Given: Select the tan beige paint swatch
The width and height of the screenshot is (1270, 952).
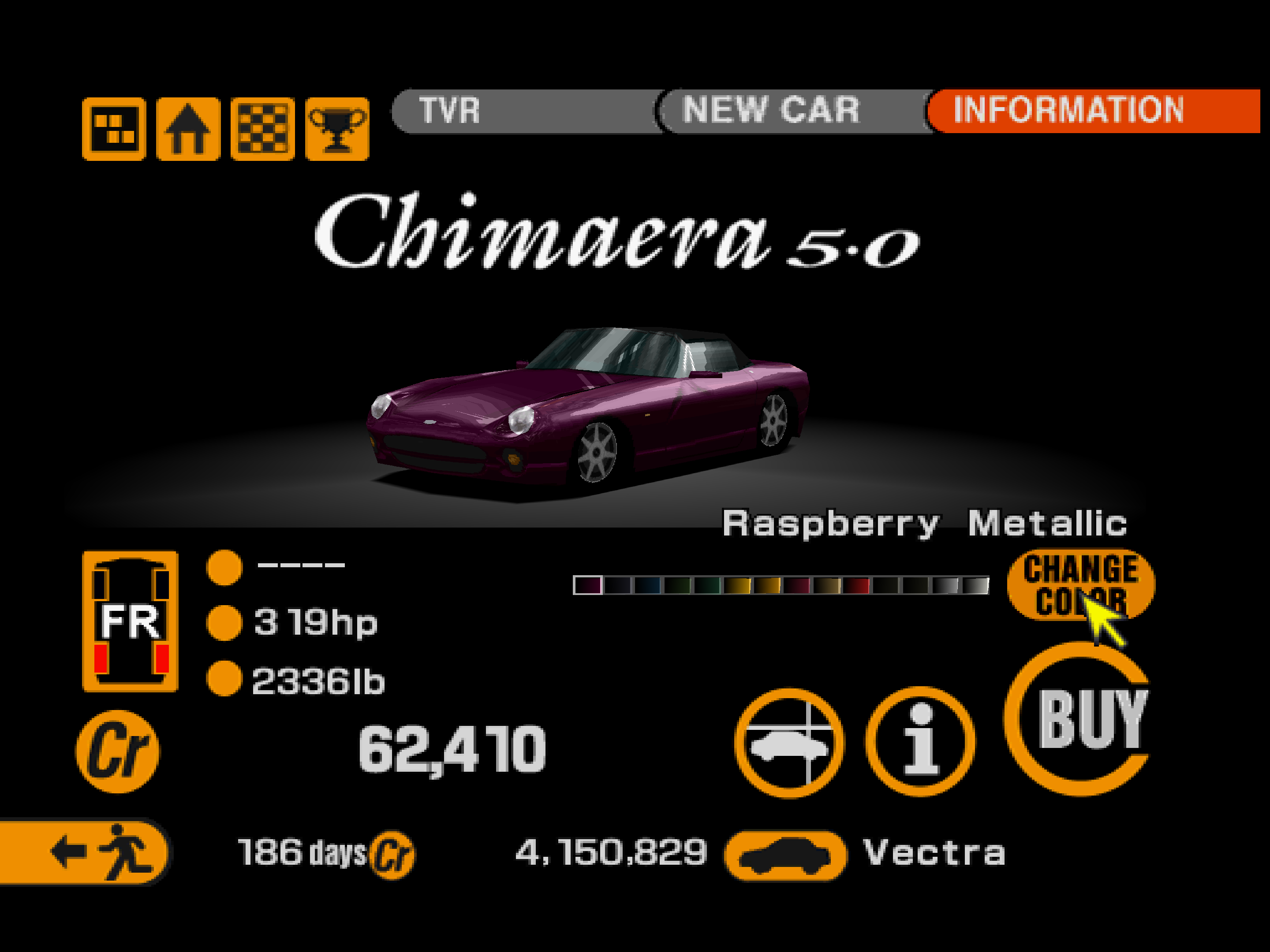Looking at the screenshot, I should pos(826,585).
